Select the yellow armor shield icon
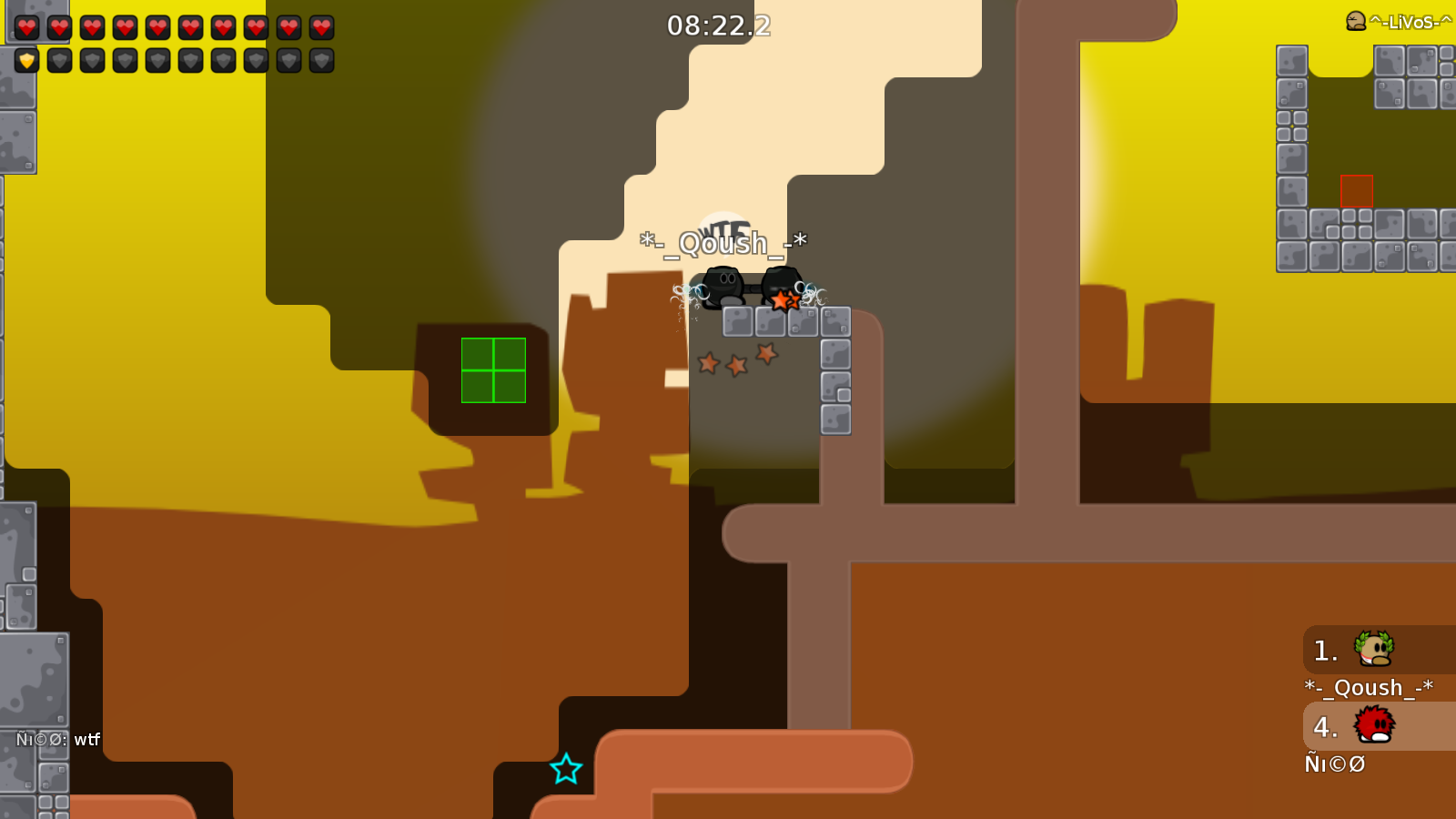 (x=26, y=61)
